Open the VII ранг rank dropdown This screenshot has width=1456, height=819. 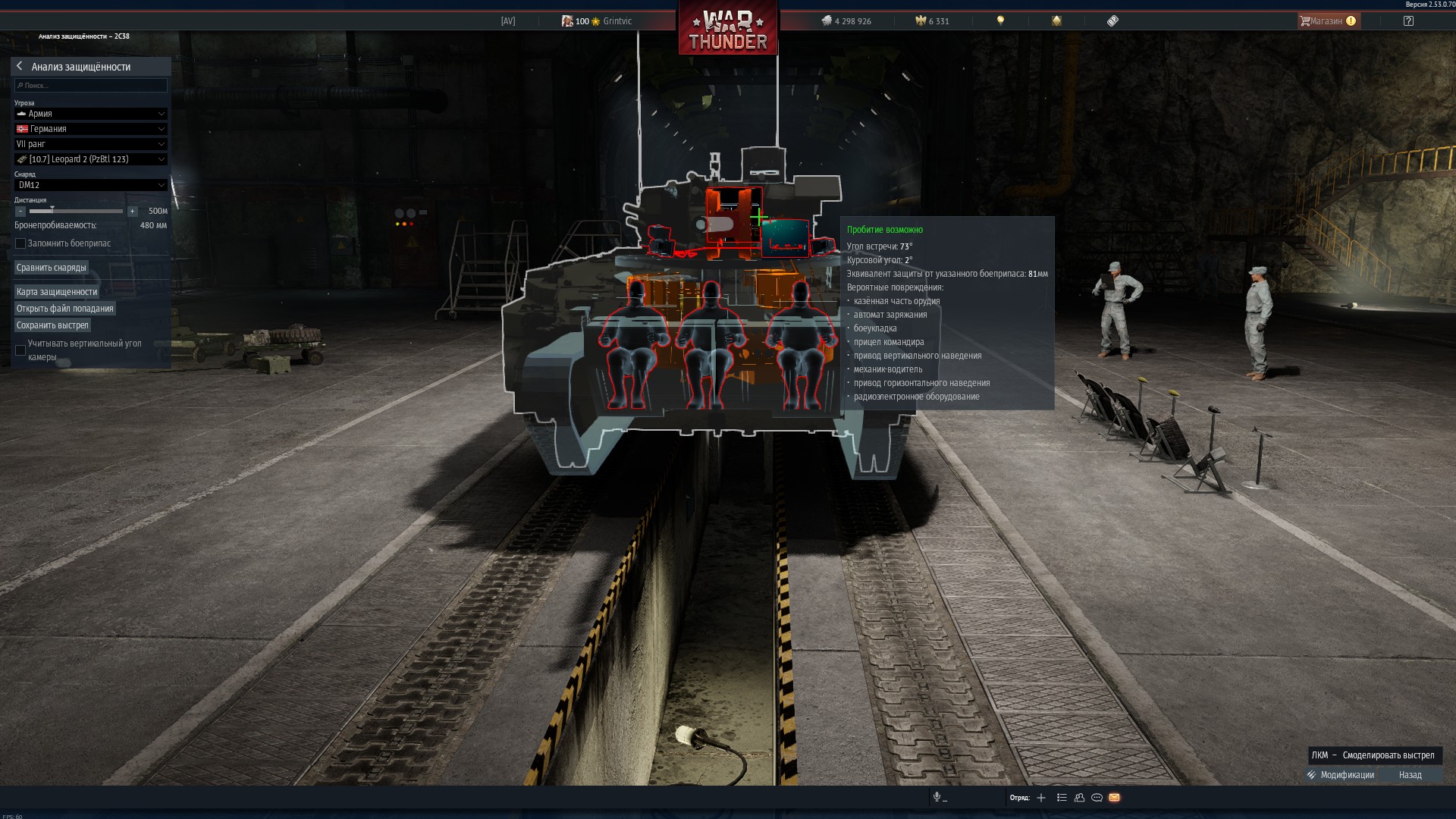click(90, 144)
